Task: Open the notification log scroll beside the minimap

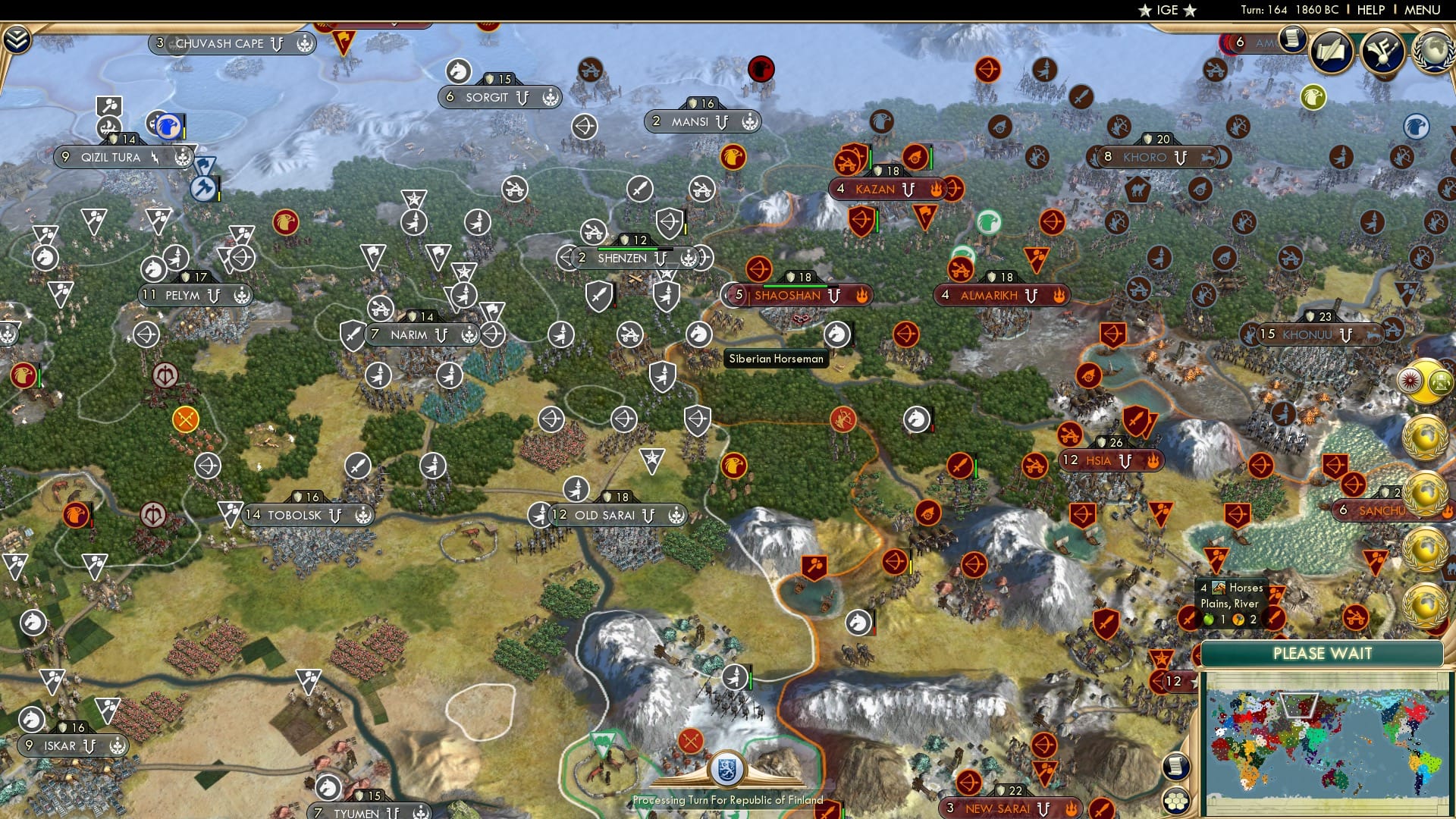Action: pyautogui.click(x=1176, y=767)
